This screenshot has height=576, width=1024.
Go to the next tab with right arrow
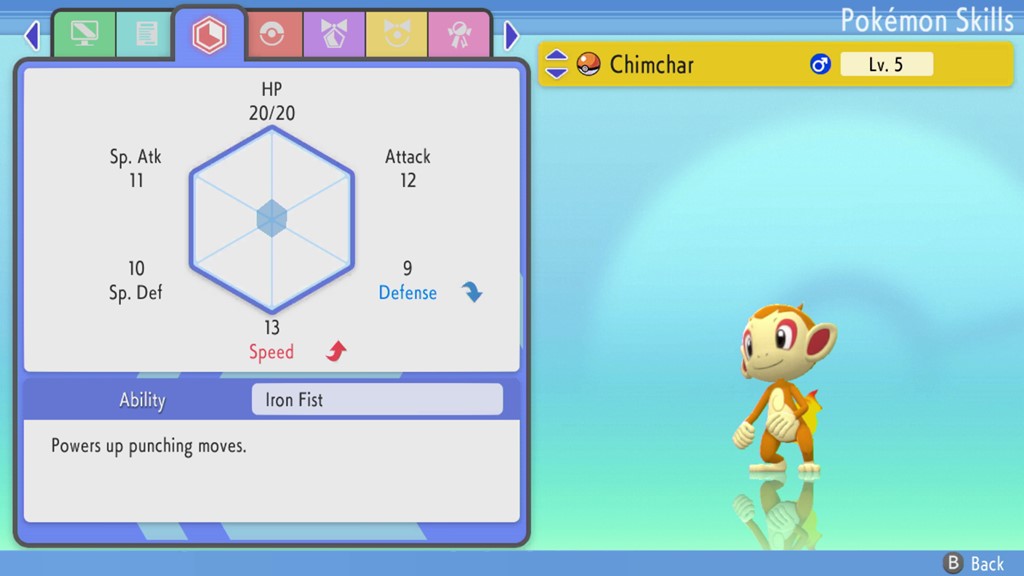(x=511, y=36)
